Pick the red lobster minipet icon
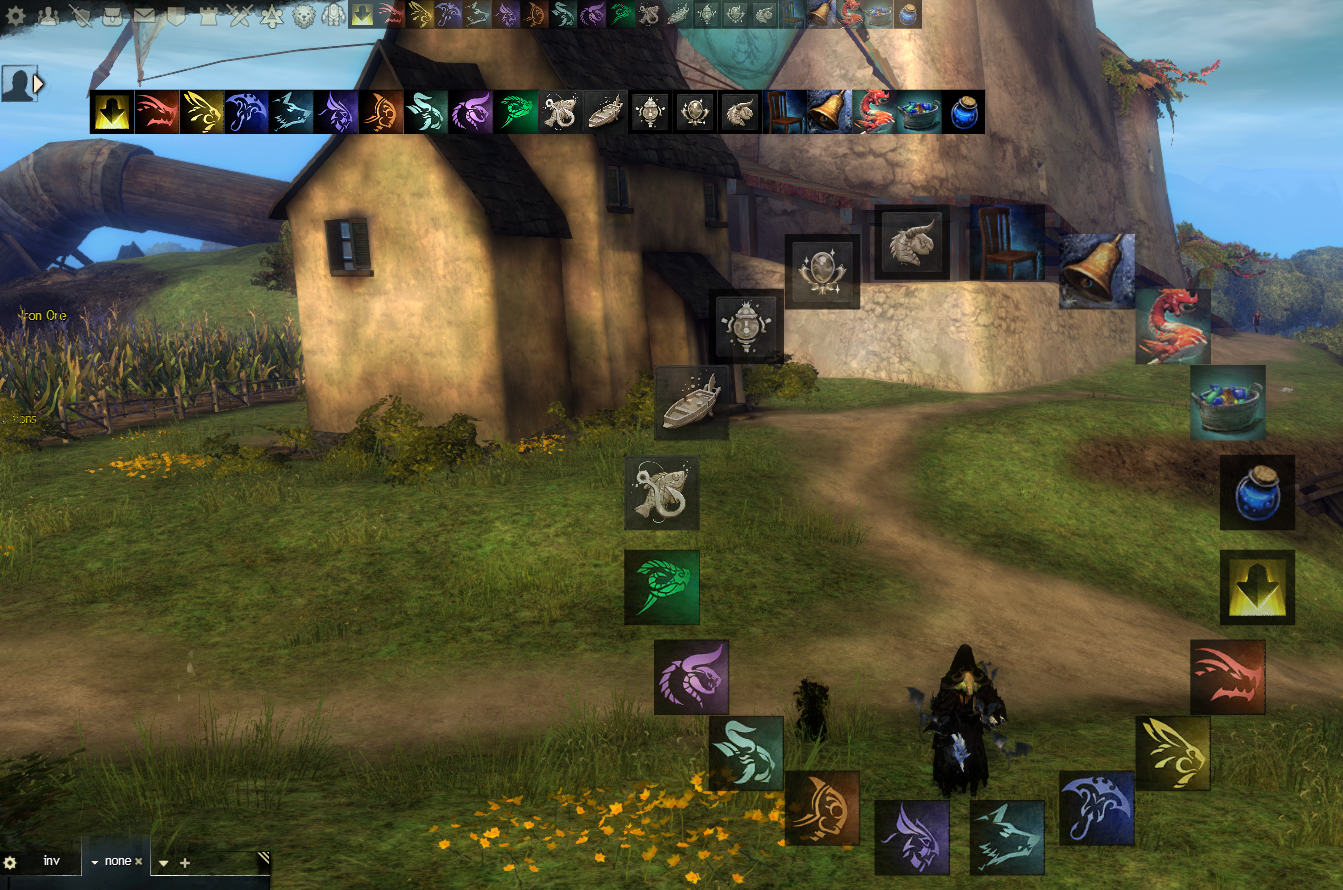Screen dimensions: 1343x890 1173,326
